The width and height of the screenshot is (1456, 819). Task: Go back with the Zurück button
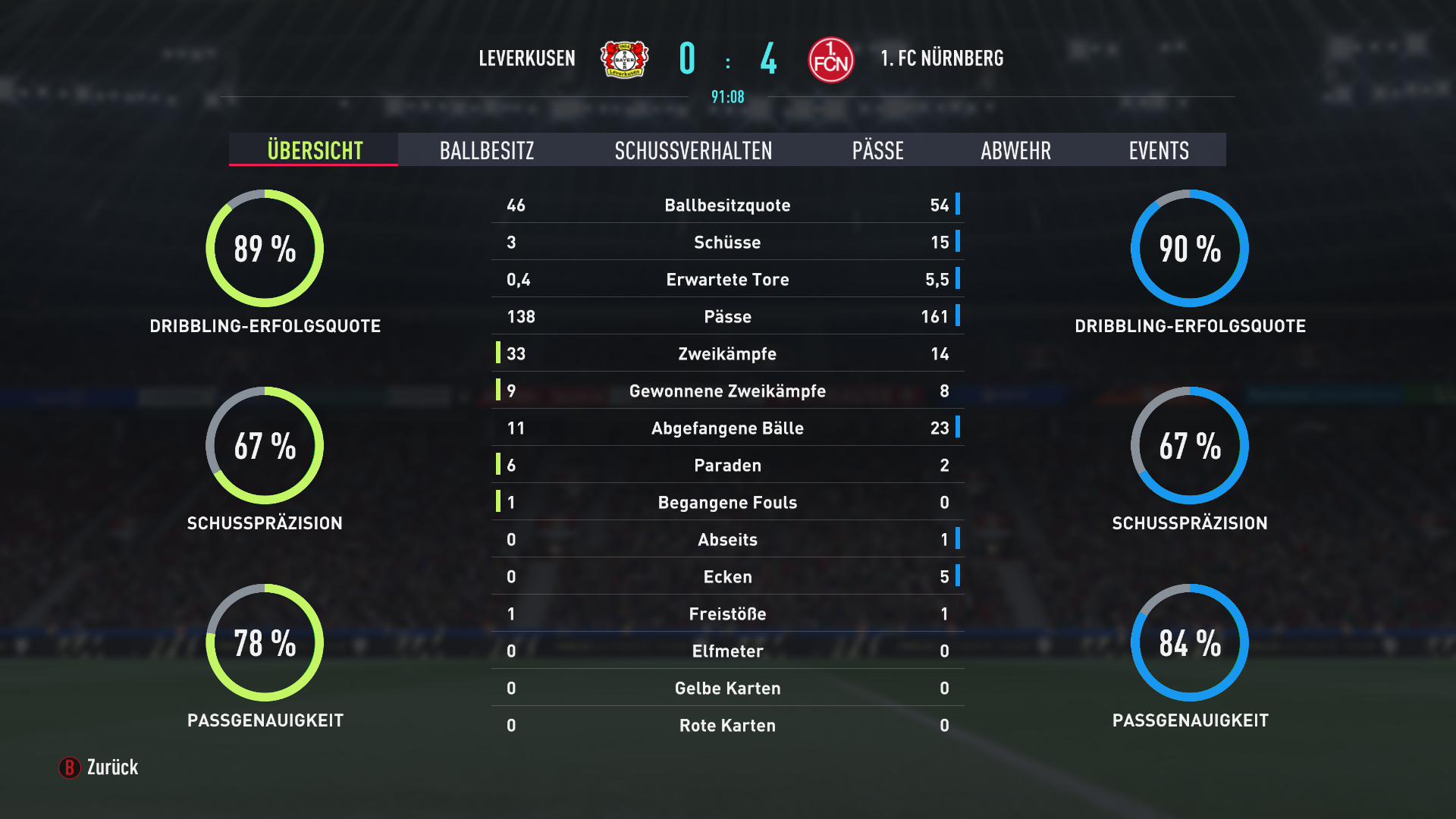coord(99,767)
